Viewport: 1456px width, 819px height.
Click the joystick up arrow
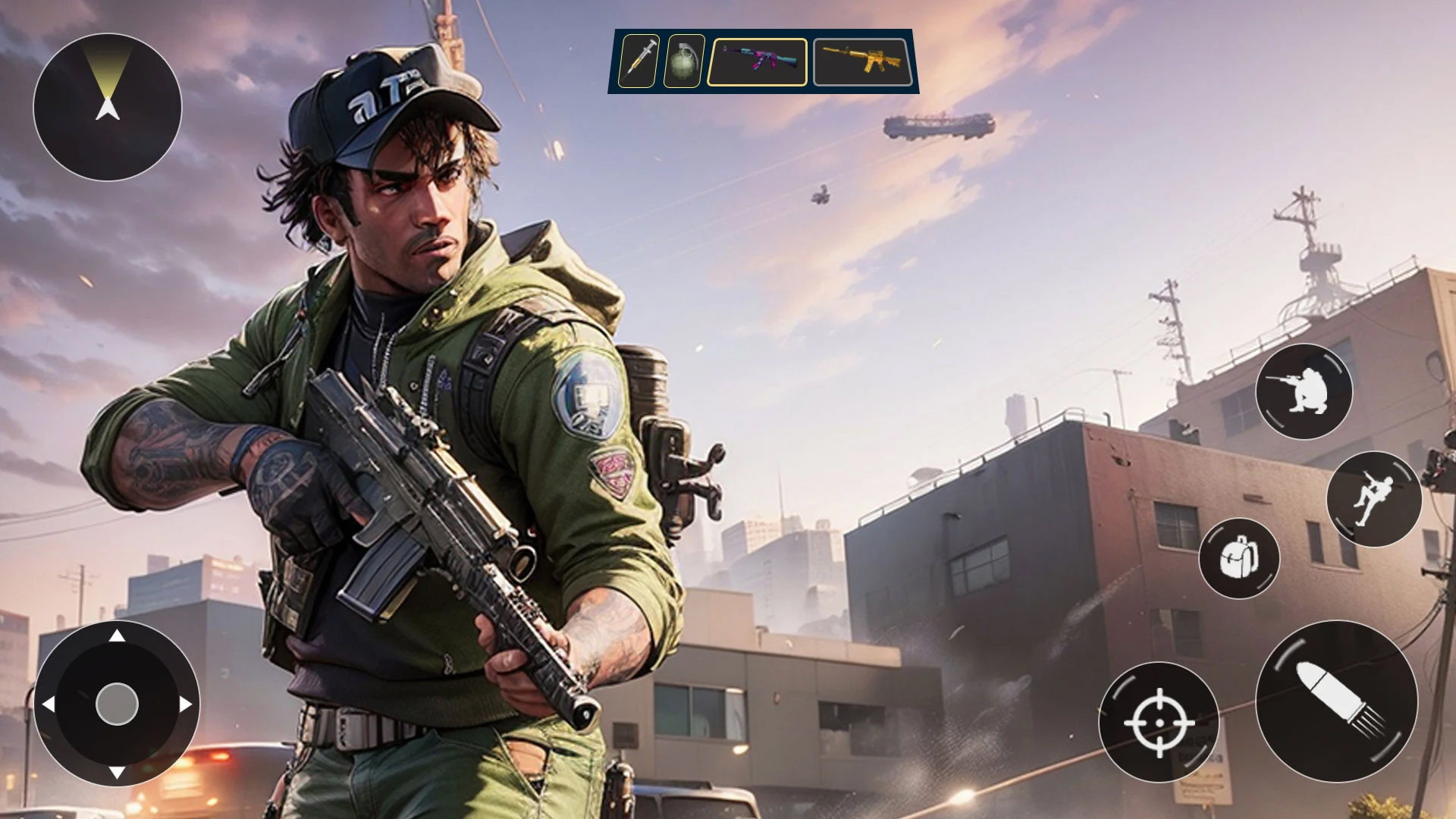(117, 635)
